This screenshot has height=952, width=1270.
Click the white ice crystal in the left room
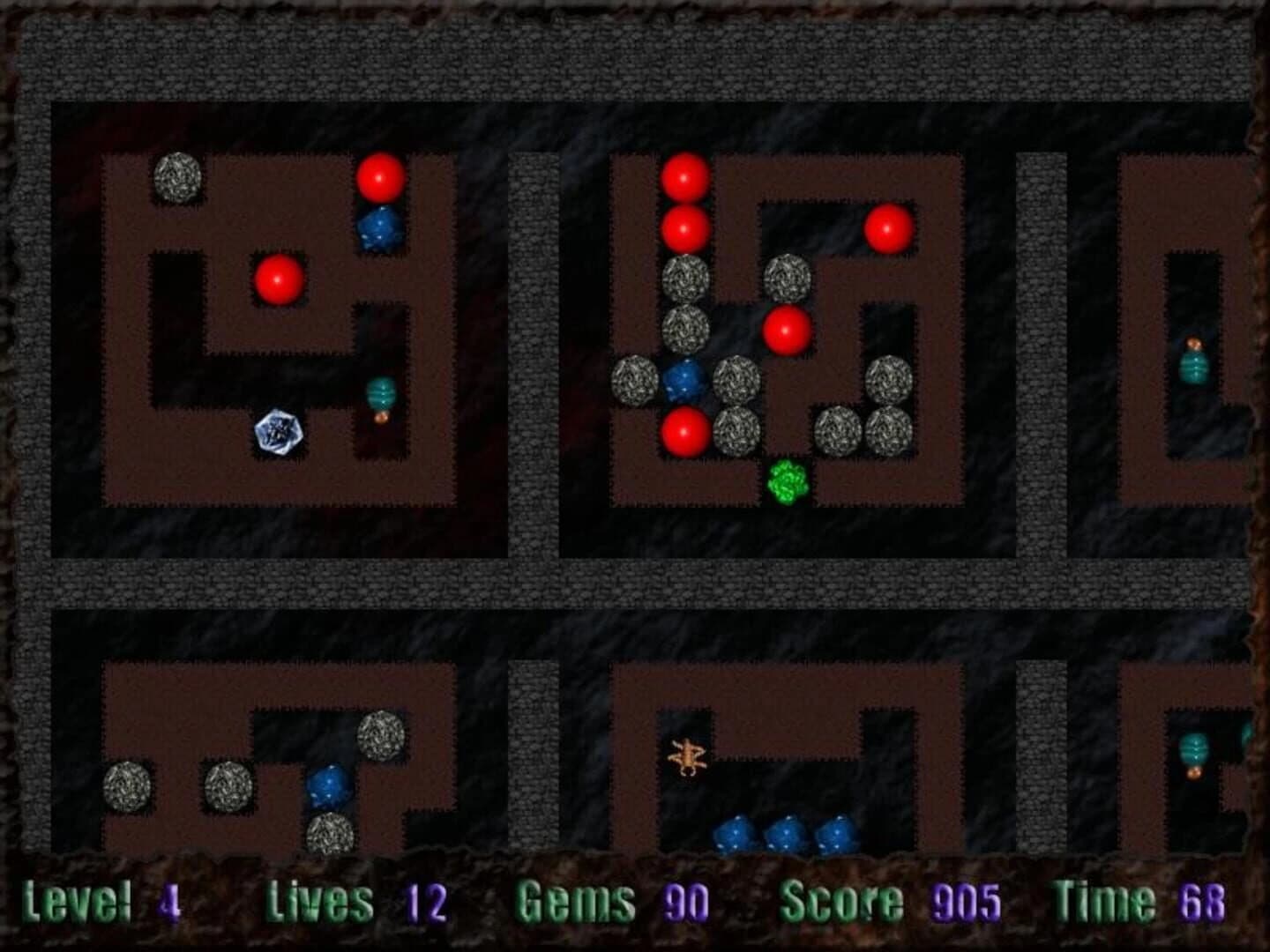[x=278, y=432]
